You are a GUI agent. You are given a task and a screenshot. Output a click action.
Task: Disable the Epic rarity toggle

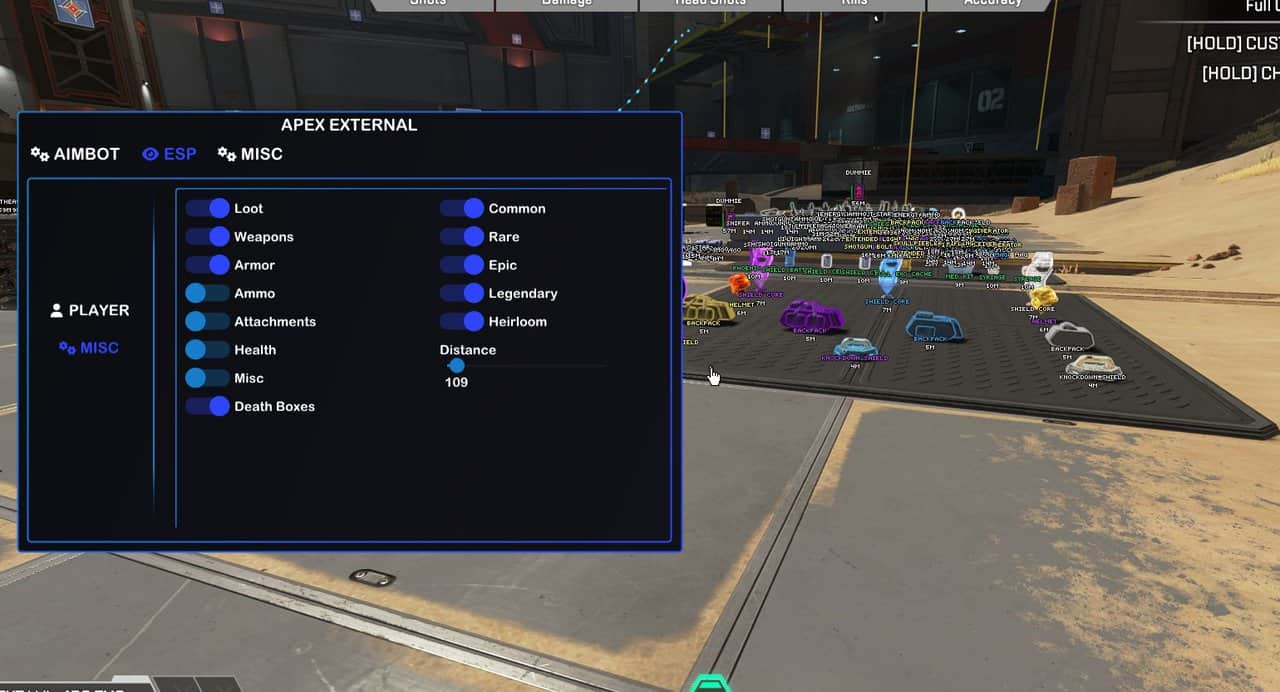pos(462,265)
